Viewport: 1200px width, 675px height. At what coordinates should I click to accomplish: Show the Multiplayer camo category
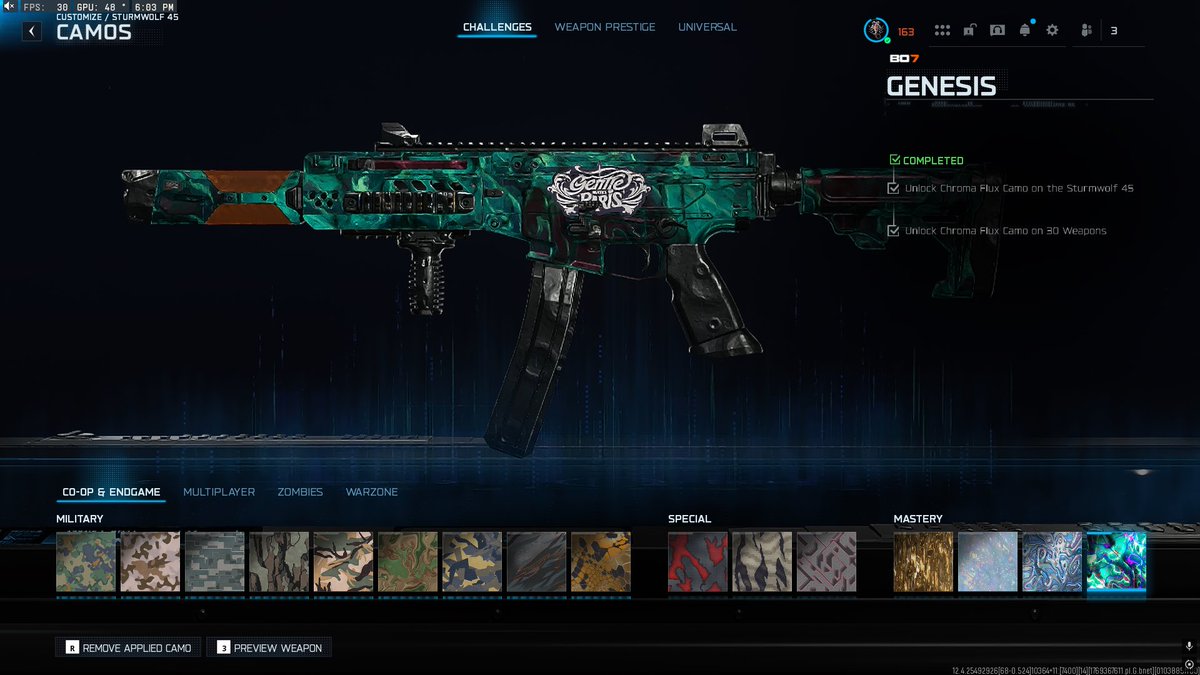tap(219, 492)
